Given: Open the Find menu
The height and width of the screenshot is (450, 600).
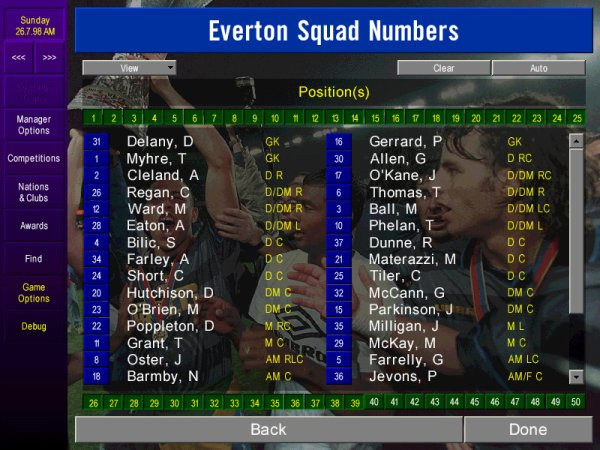Looking at the screenshot, I should coord(33,259).
